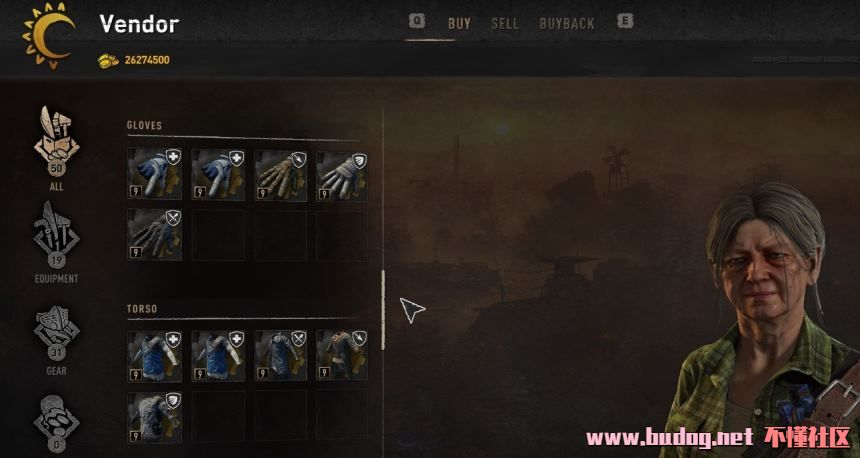Pick the light grey gloves with shield badge
Screen dimensions: 860x458
coord(342,175)
